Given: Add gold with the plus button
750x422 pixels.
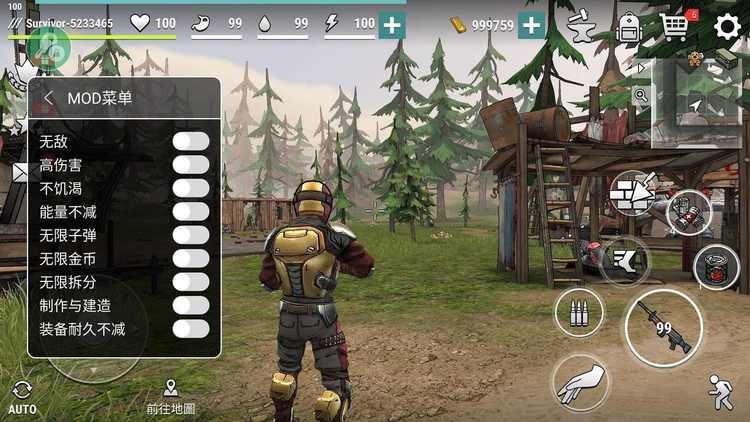Looking at the screenshot, I should coord(531,25).
